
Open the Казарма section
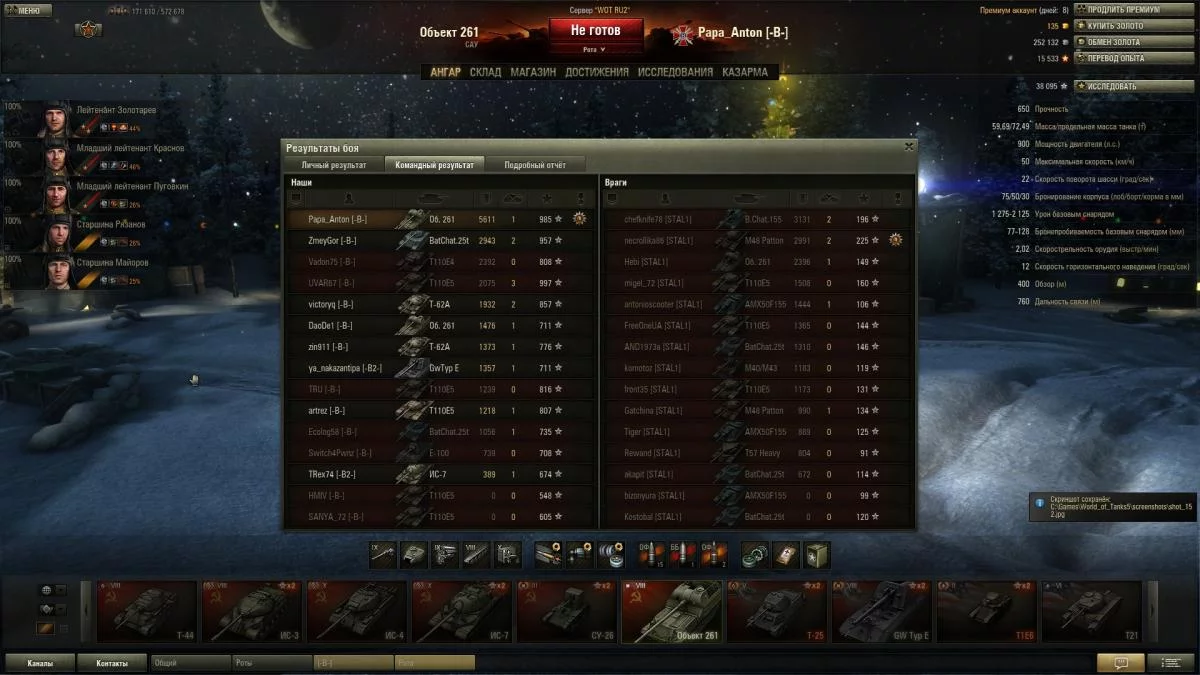(x=745, y=72)
